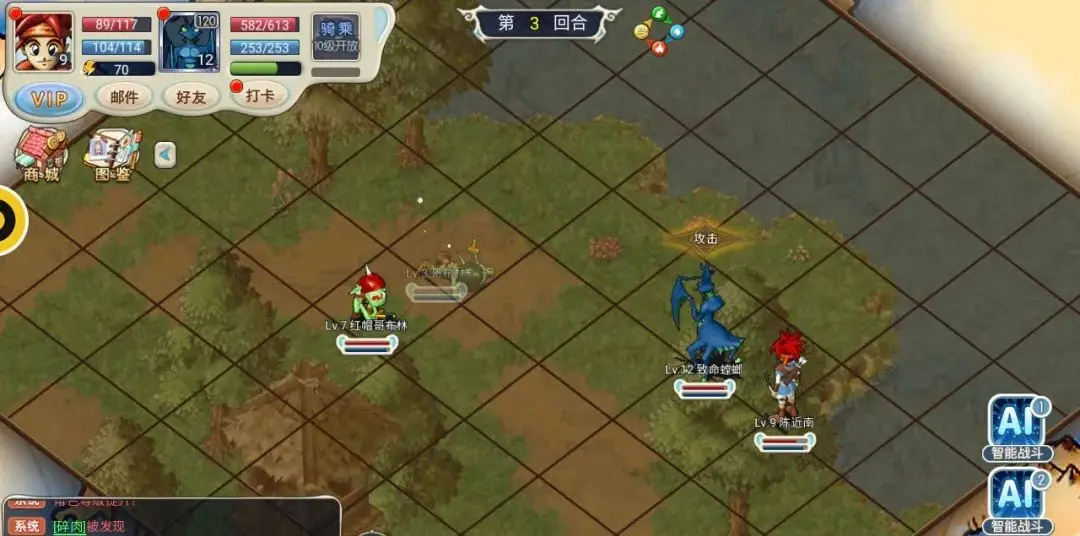The width and height of the screenshot is (1080, 536).
Task: Activate the first AI 智能战斗 button
Action: click(1017, 427)
